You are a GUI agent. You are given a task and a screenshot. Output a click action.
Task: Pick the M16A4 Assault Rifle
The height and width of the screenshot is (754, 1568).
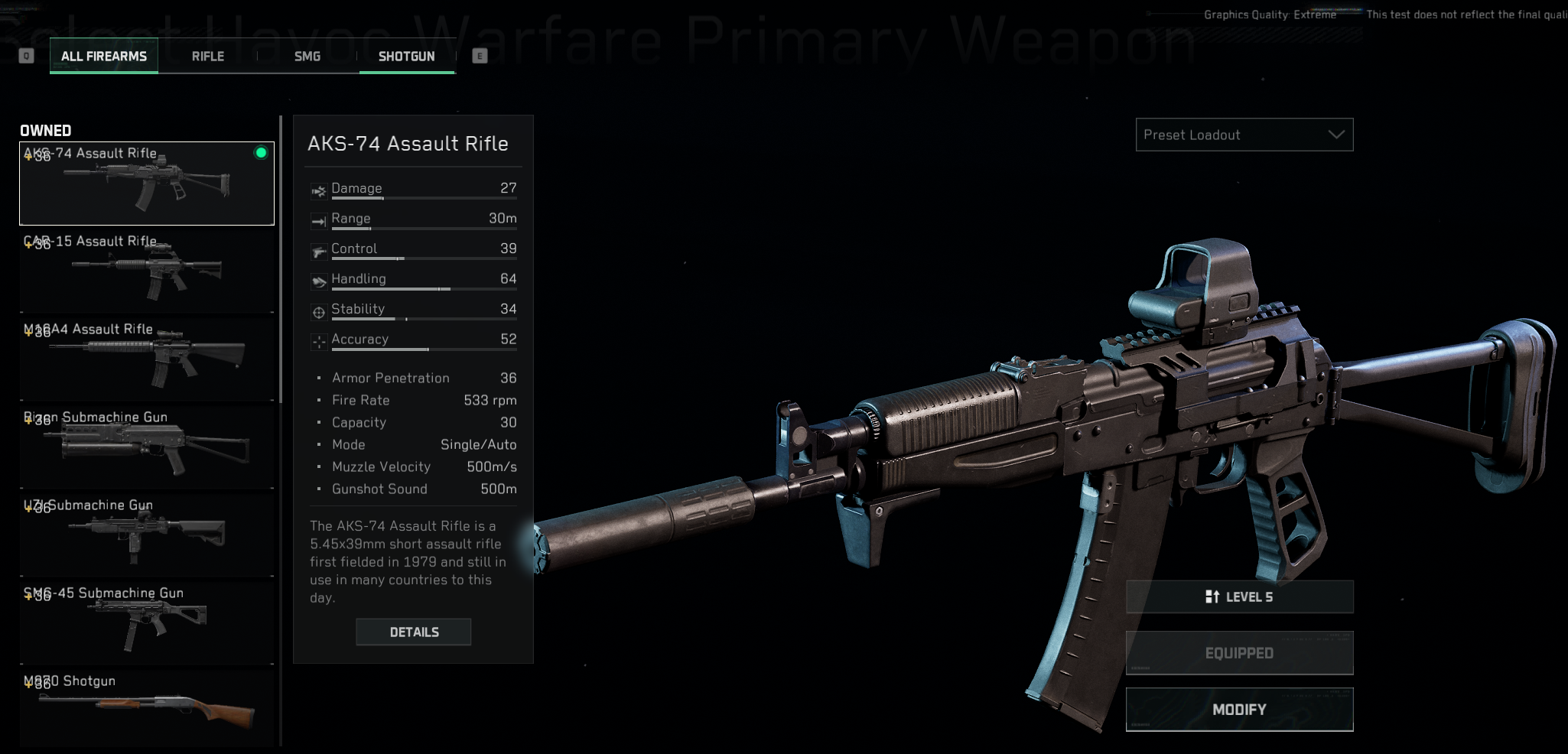click(147, 359)
